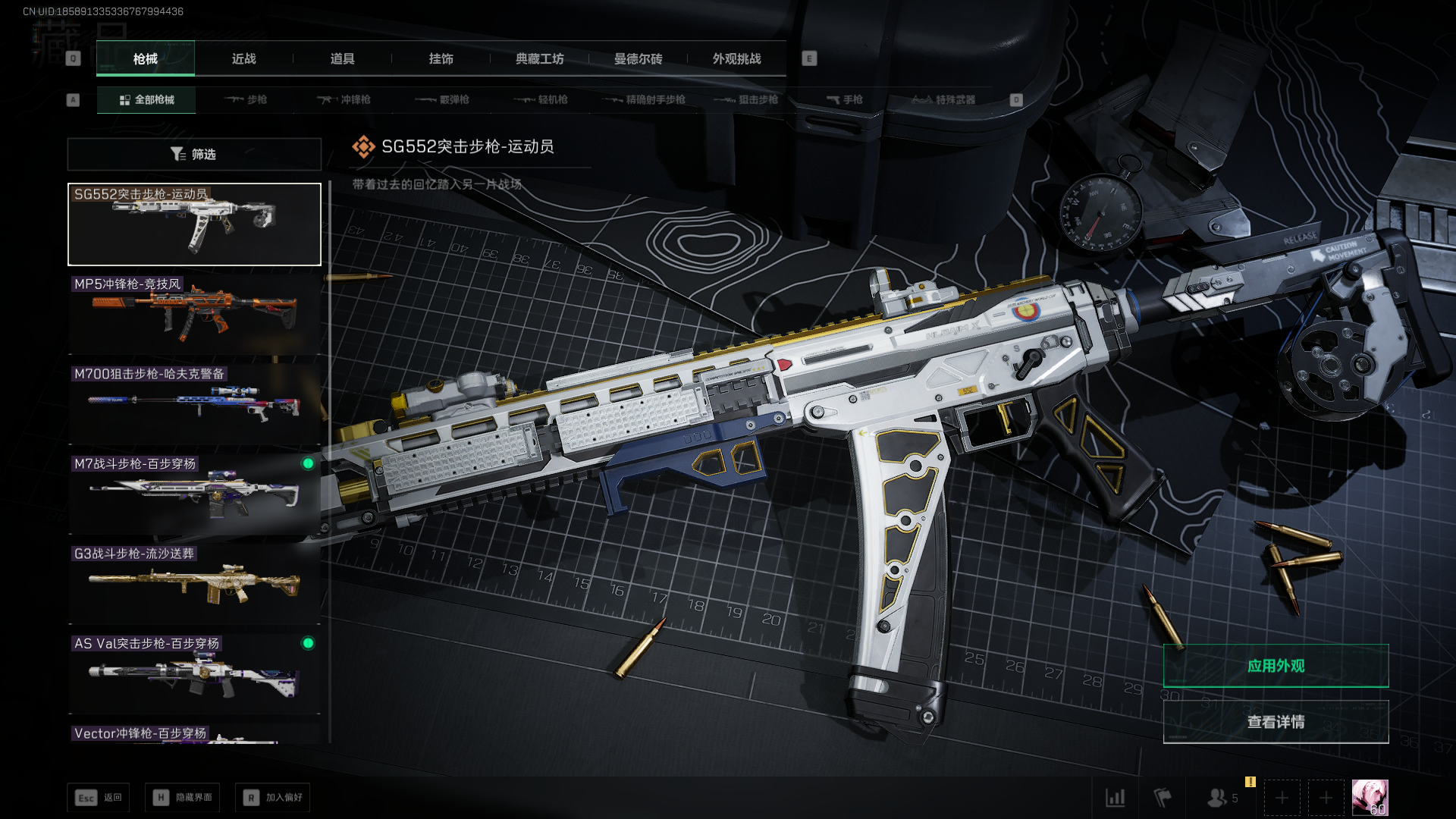Open the 曼德尔砖 tab
1456x819 pixels.
click(638, 58)
